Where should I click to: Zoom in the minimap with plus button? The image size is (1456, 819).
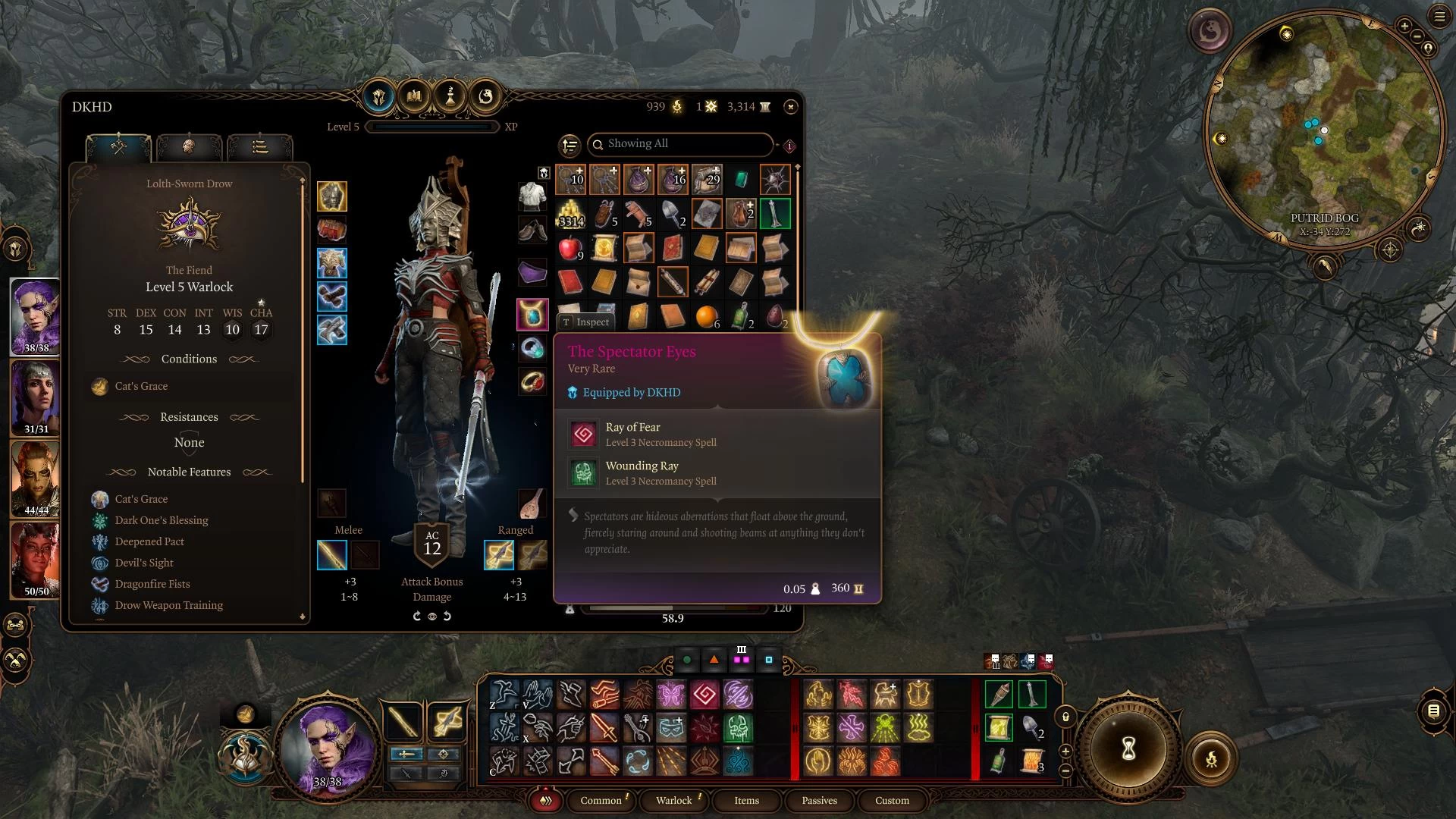1404,26
